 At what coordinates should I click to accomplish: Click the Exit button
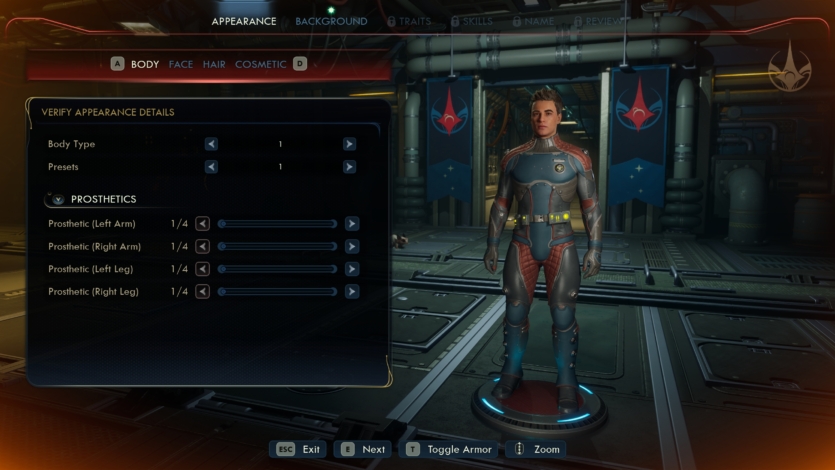[298, 449]
